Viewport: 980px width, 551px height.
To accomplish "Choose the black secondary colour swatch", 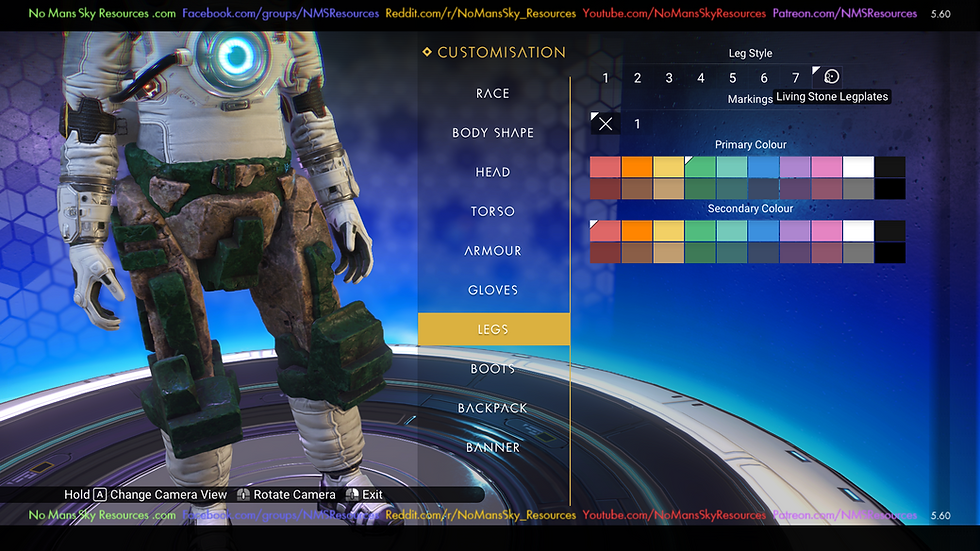I will (x=890, y=253).
